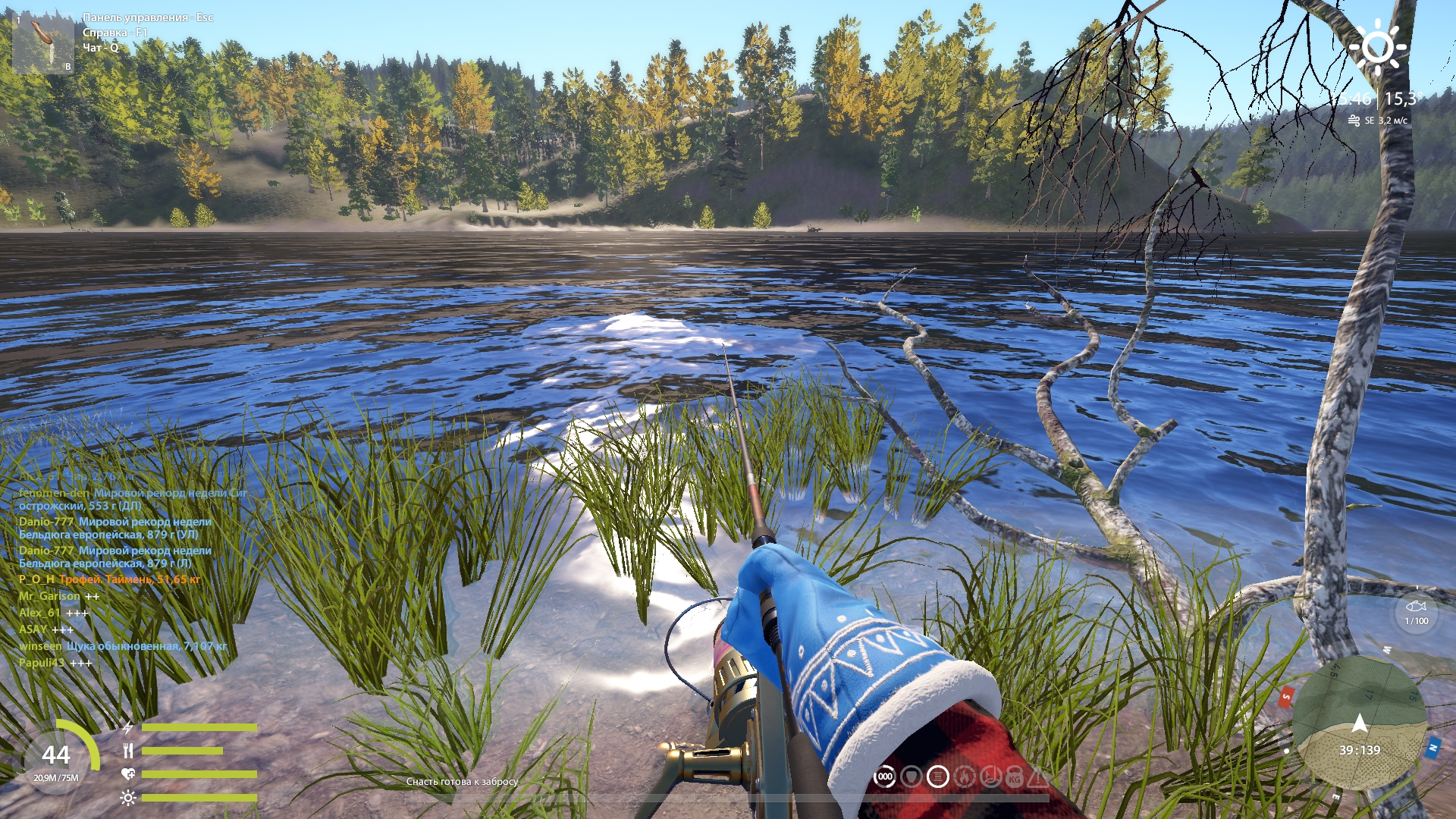
Task: Click the level 44 experience ring
Action: click(x=57, y=755)
